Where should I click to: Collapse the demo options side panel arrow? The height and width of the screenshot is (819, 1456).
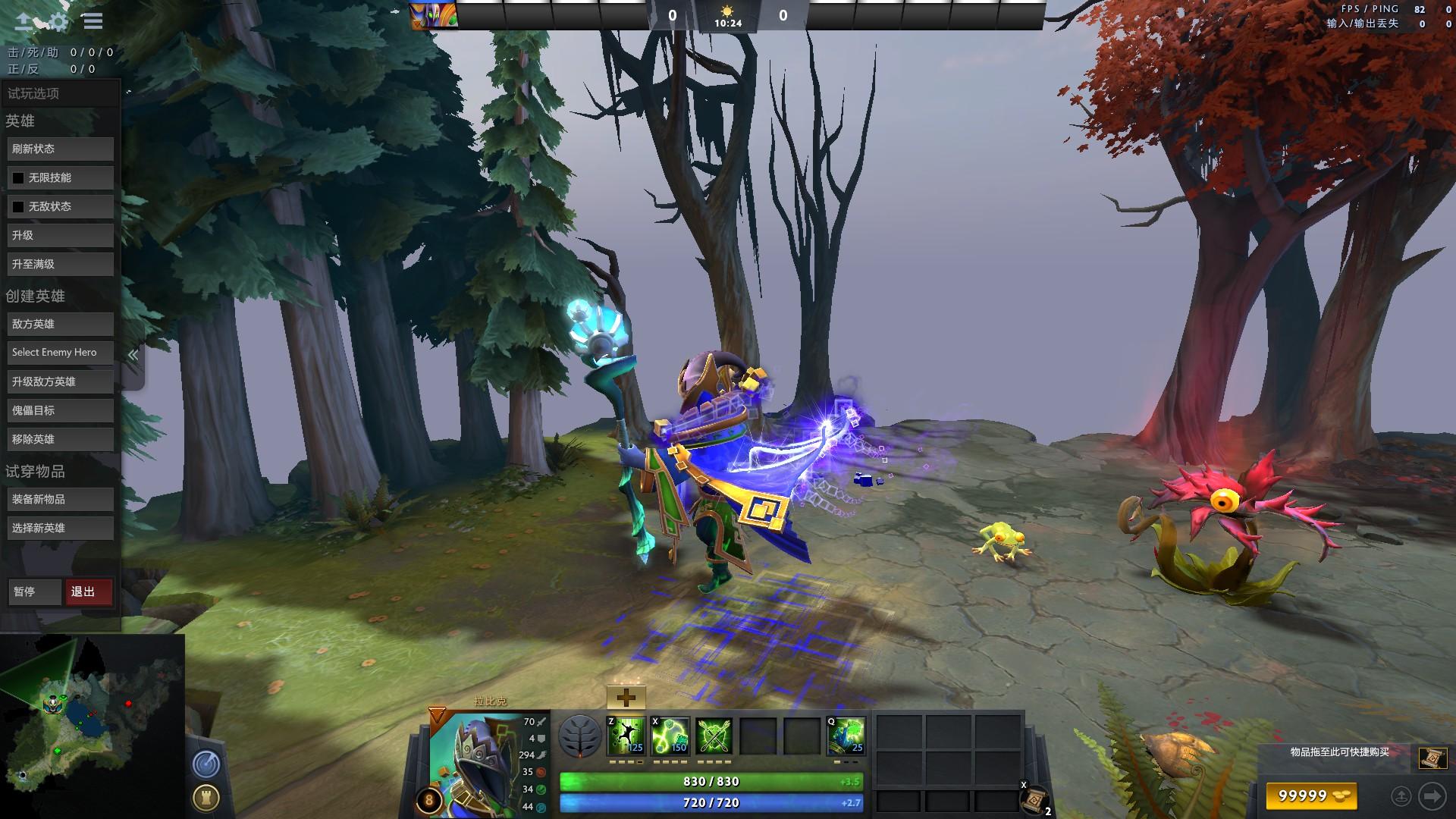click(x=133, y=355)
